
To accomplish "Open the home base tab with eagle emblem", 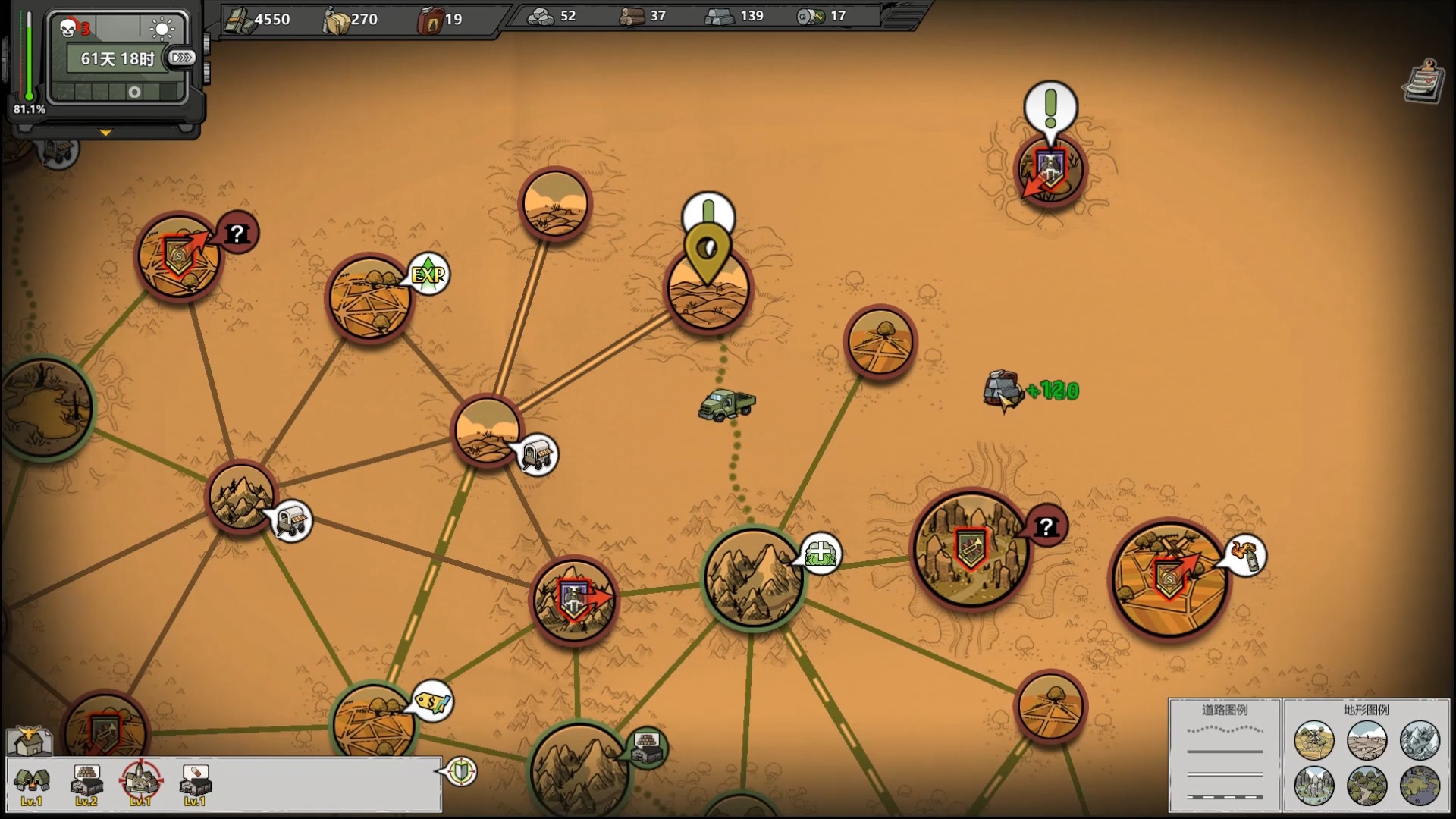I will 29,740.
